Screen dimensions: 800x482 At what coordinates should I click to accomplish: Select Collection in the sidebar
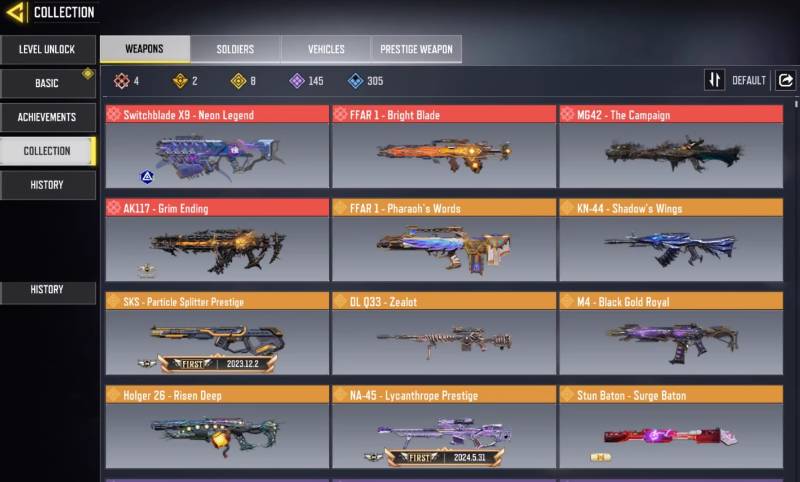(48, 151)
